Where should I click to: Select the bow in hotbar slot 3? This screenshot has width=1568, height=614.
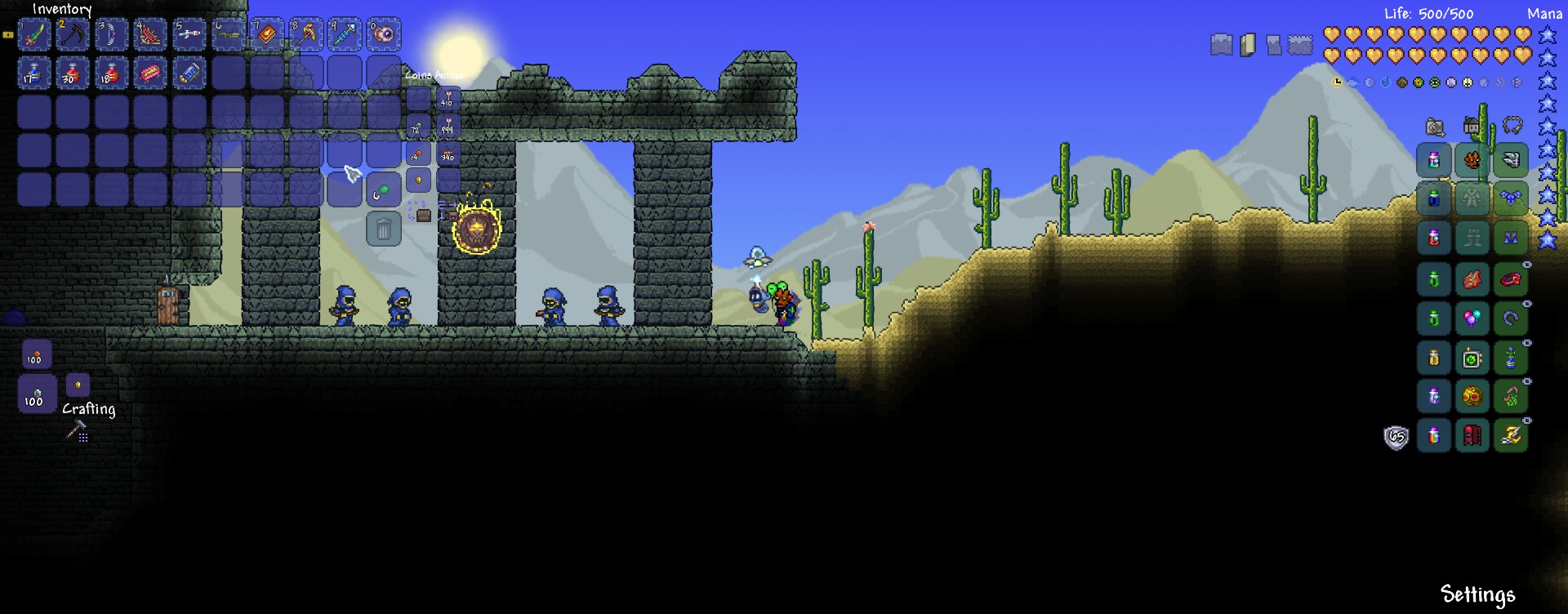112,34
